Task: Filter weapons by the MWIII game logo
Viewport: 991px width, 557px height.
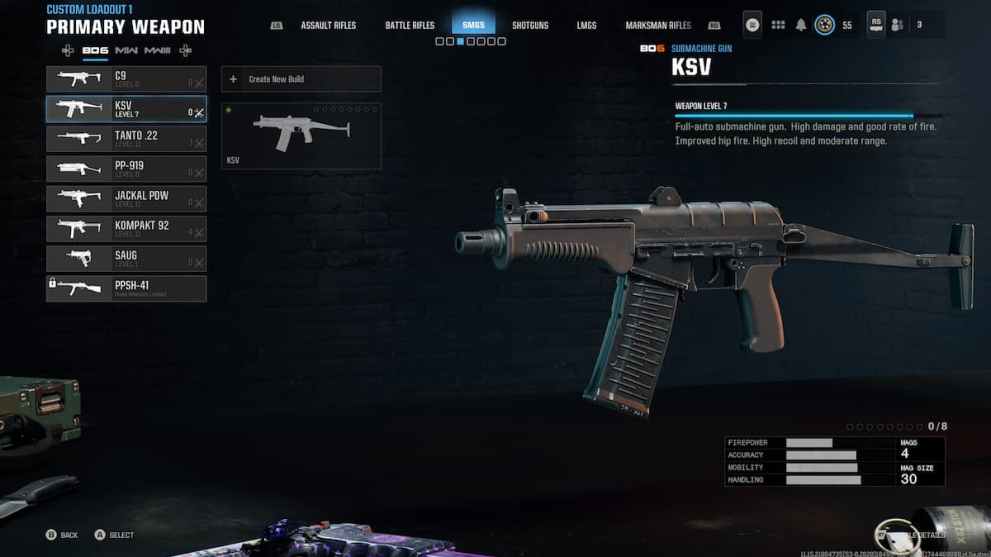Action: [158, 50]
